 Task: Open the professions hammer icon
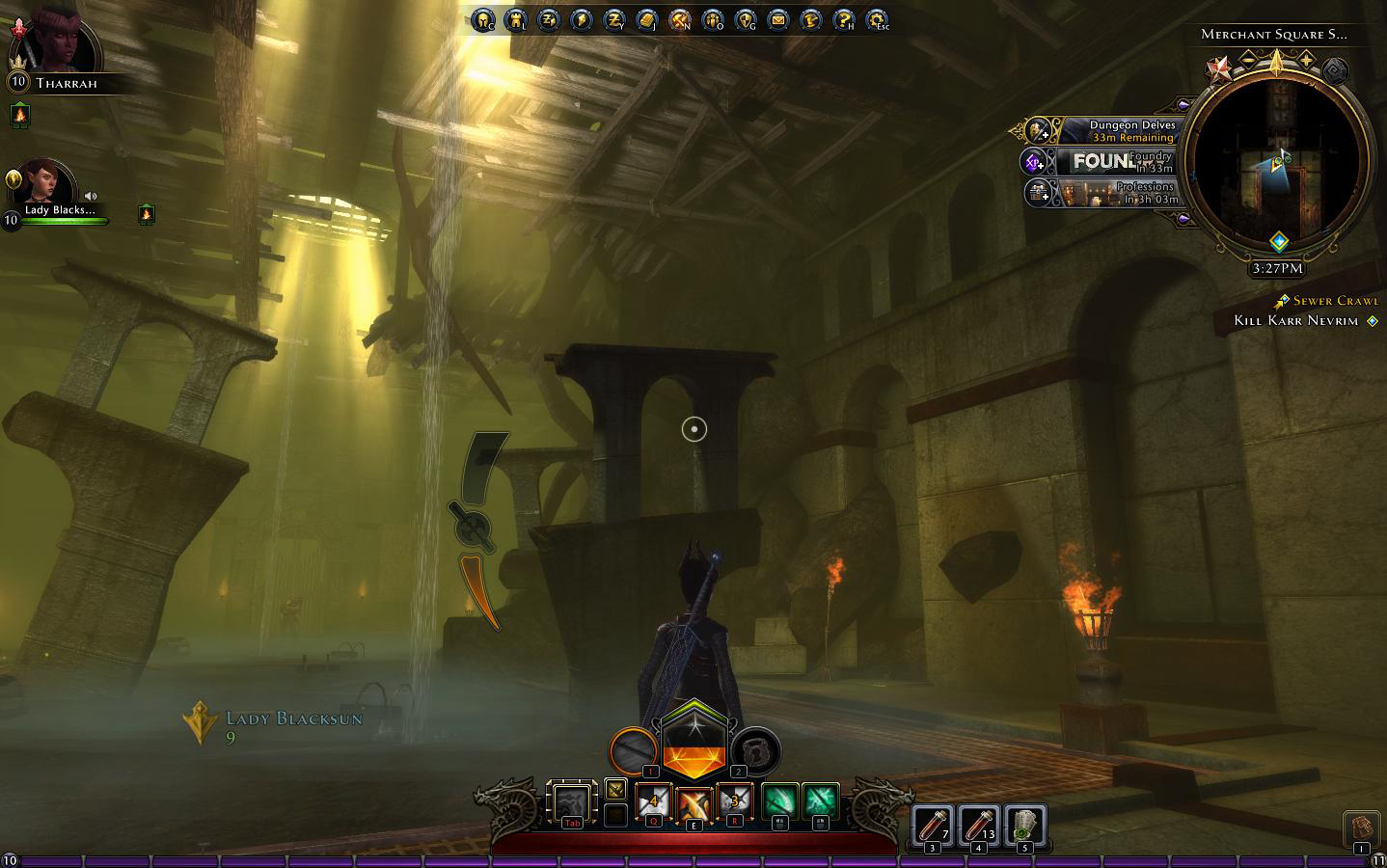pos(679,19)
